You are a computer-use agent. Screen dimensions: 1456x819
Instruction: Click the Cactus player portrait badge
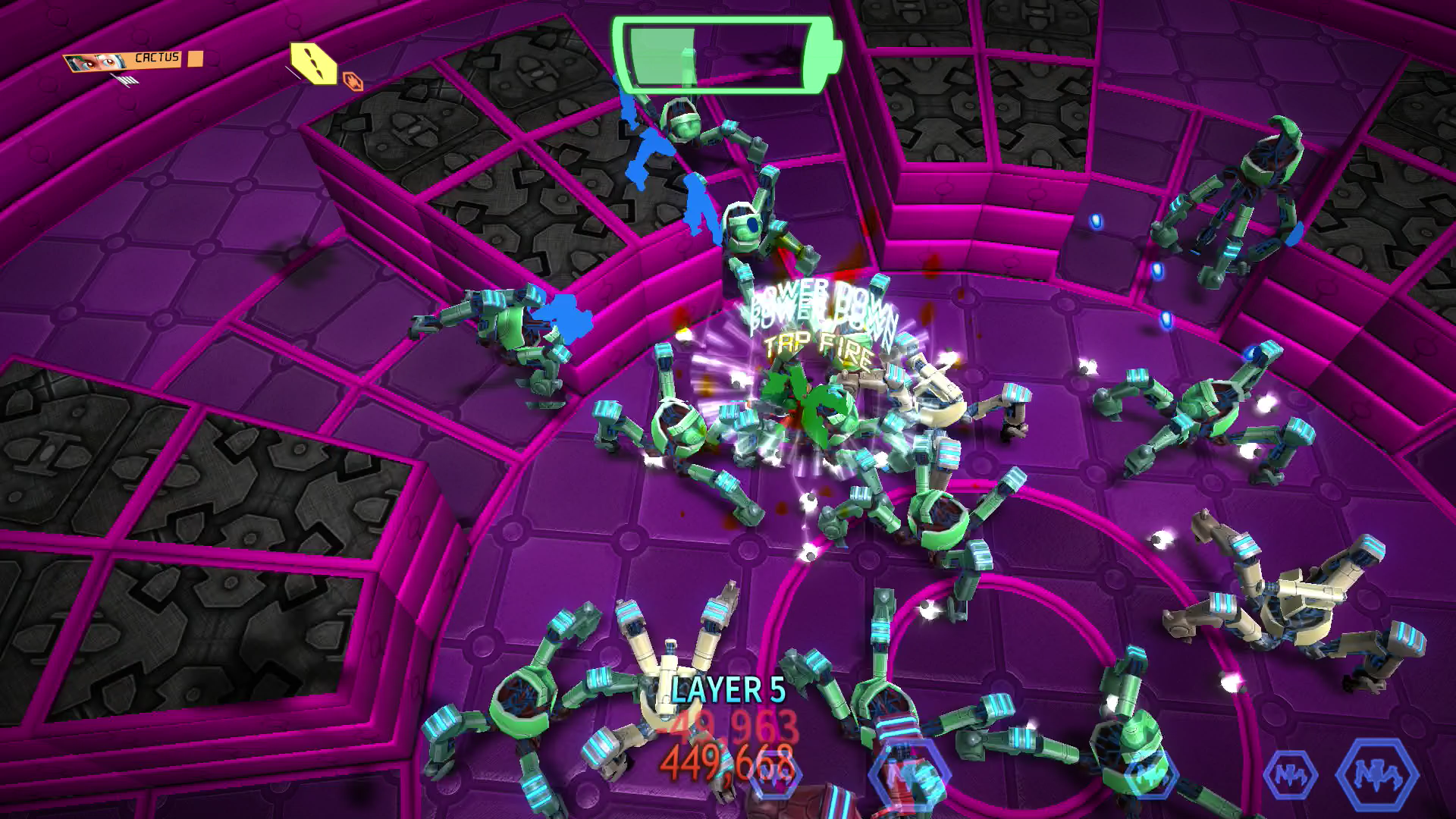(124, 60)
